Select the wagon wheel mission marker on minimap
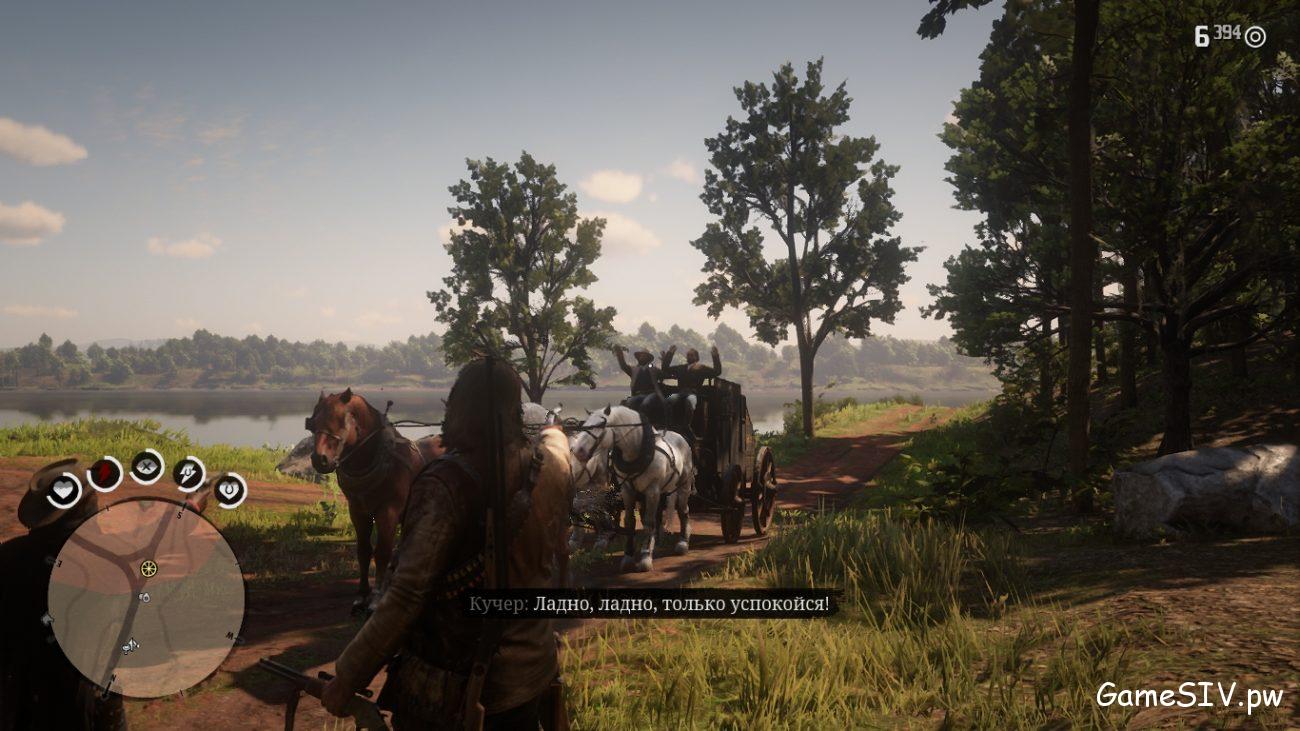1300x731 pixels. 147,567
